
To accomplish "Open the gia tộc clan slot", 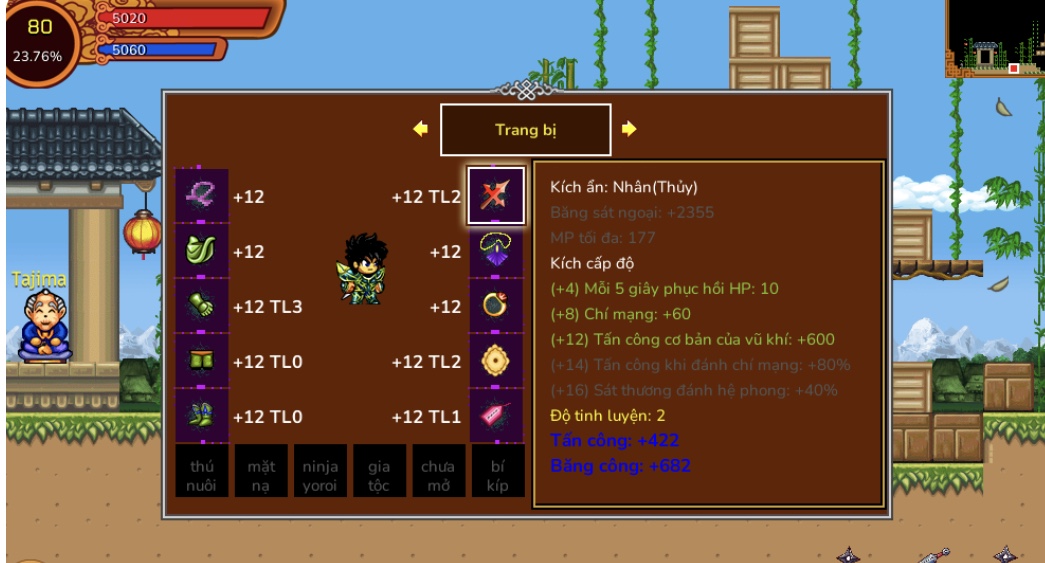I will point(379,471).
